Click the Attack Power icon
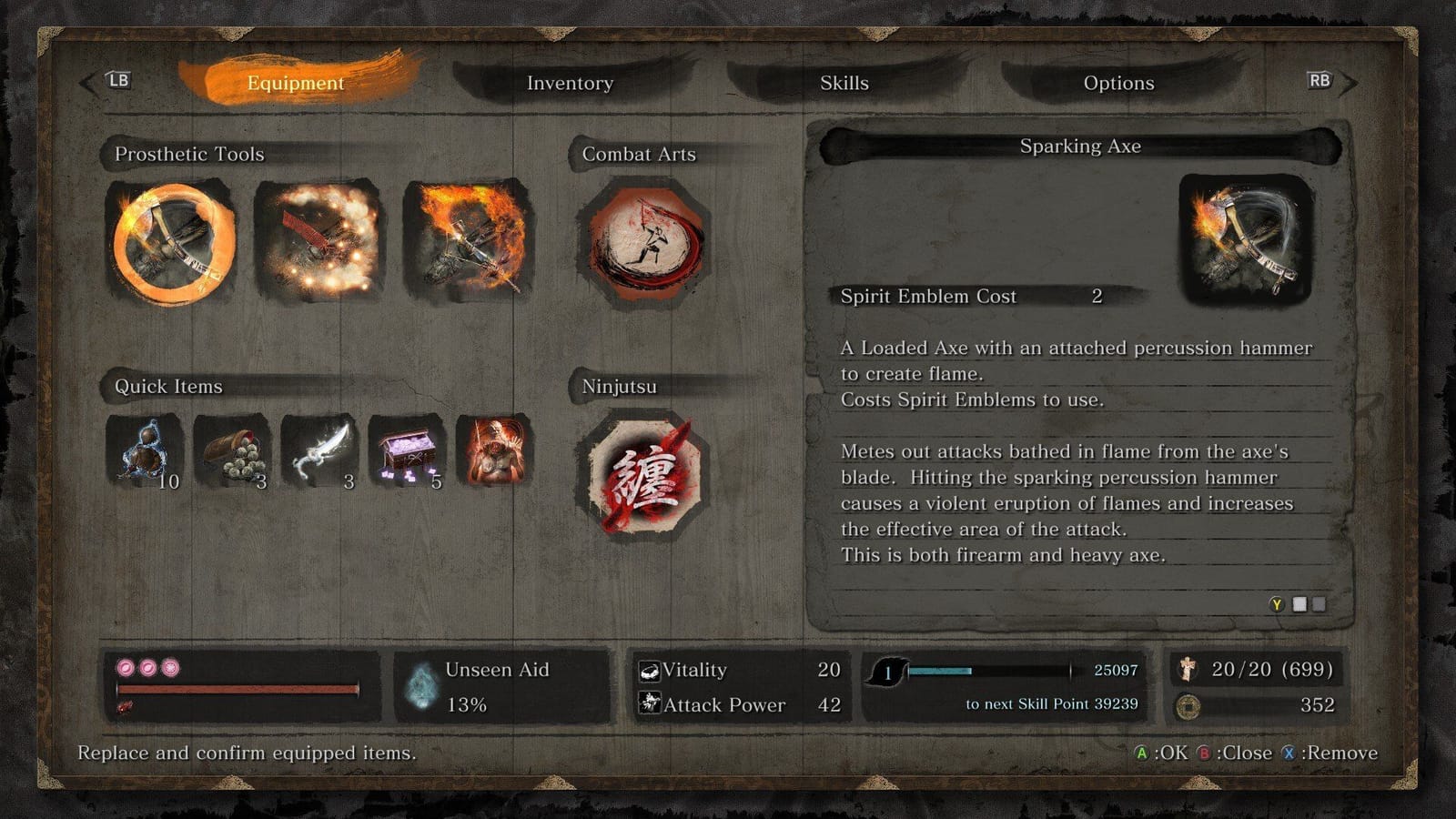 coord(648,705)
